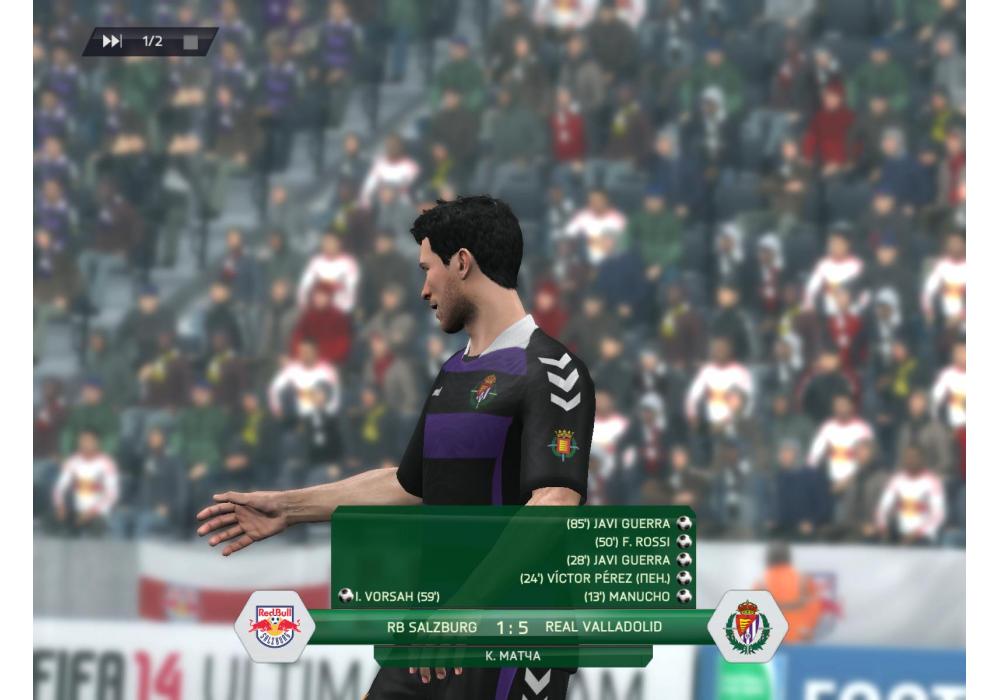Image resolution: width=1000 pixels, height=700 pixels.
Task: Stop the replay with the square button
Action: [x=190, y=42]
